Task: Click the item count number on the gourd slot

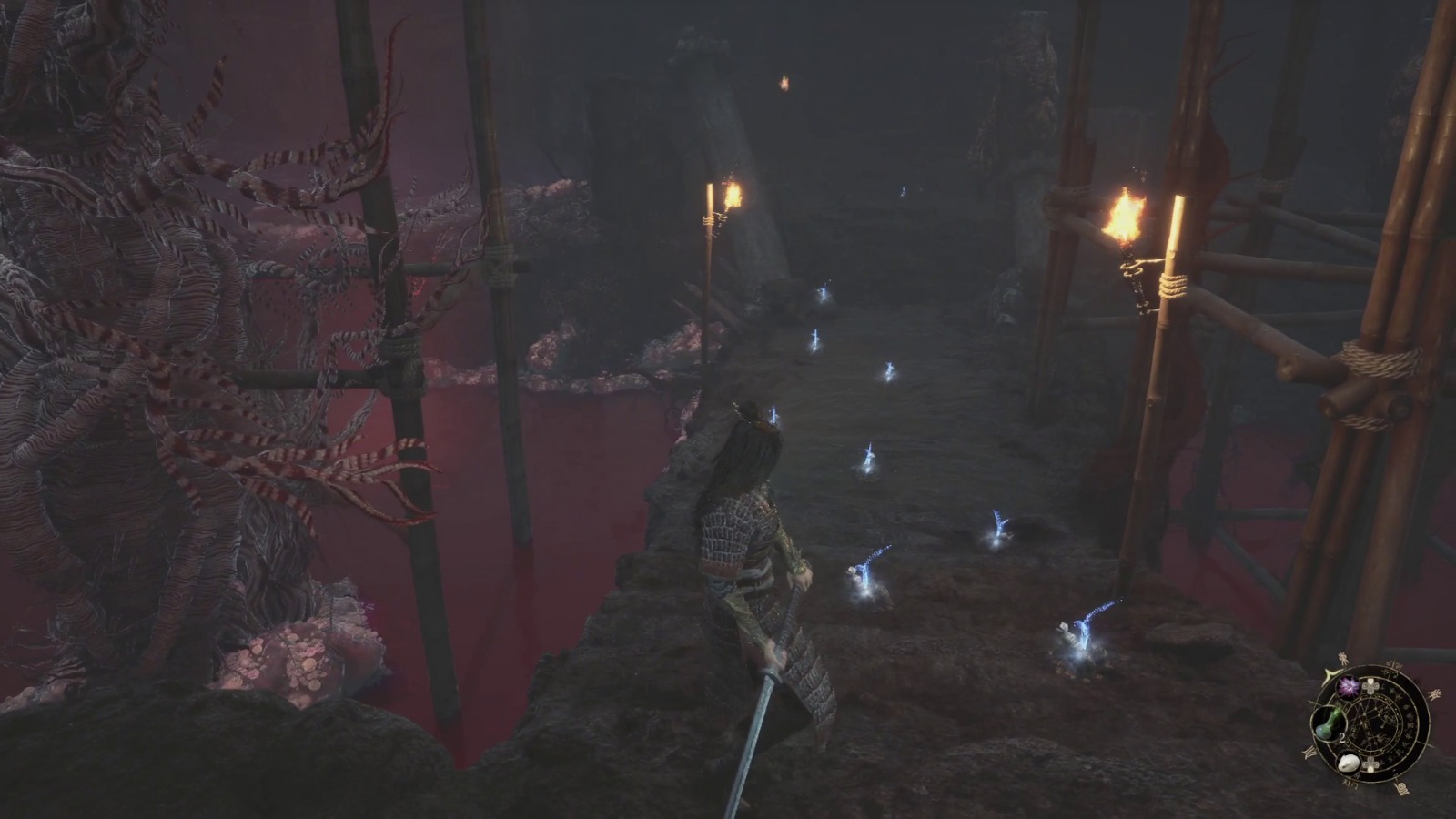Action: pos(1342,737)
